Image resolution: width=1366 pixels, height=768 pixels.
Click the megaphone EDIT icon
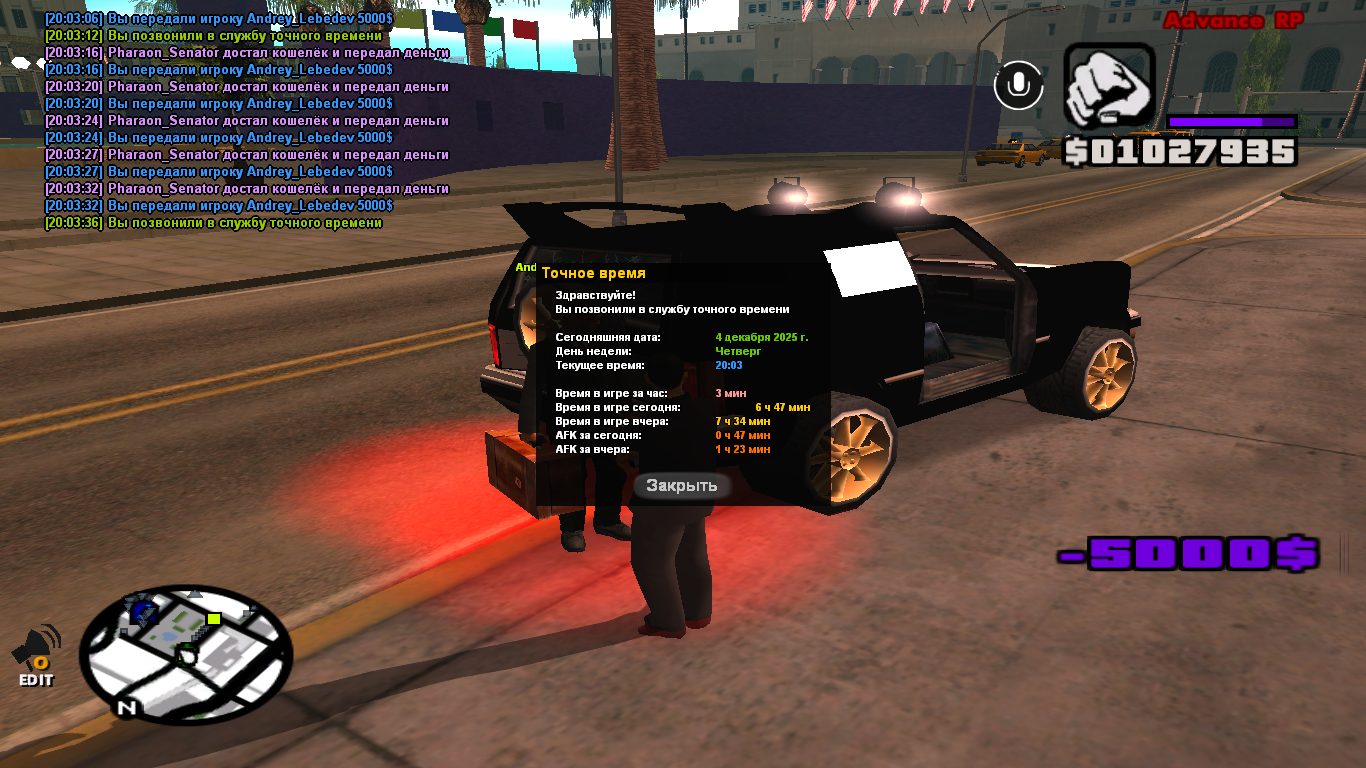(x=36, y=654)
